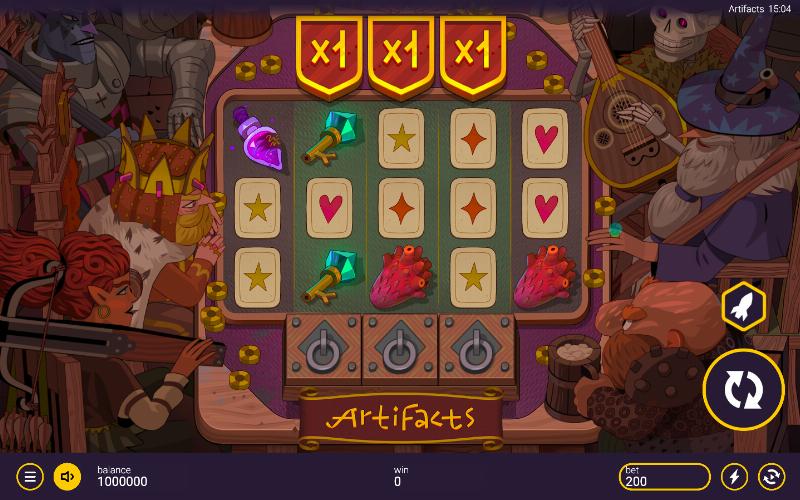The width and height of the screenshot is (800, 500).
Task: Toggle the sound speaker button
Action: [x=67, y=476]
